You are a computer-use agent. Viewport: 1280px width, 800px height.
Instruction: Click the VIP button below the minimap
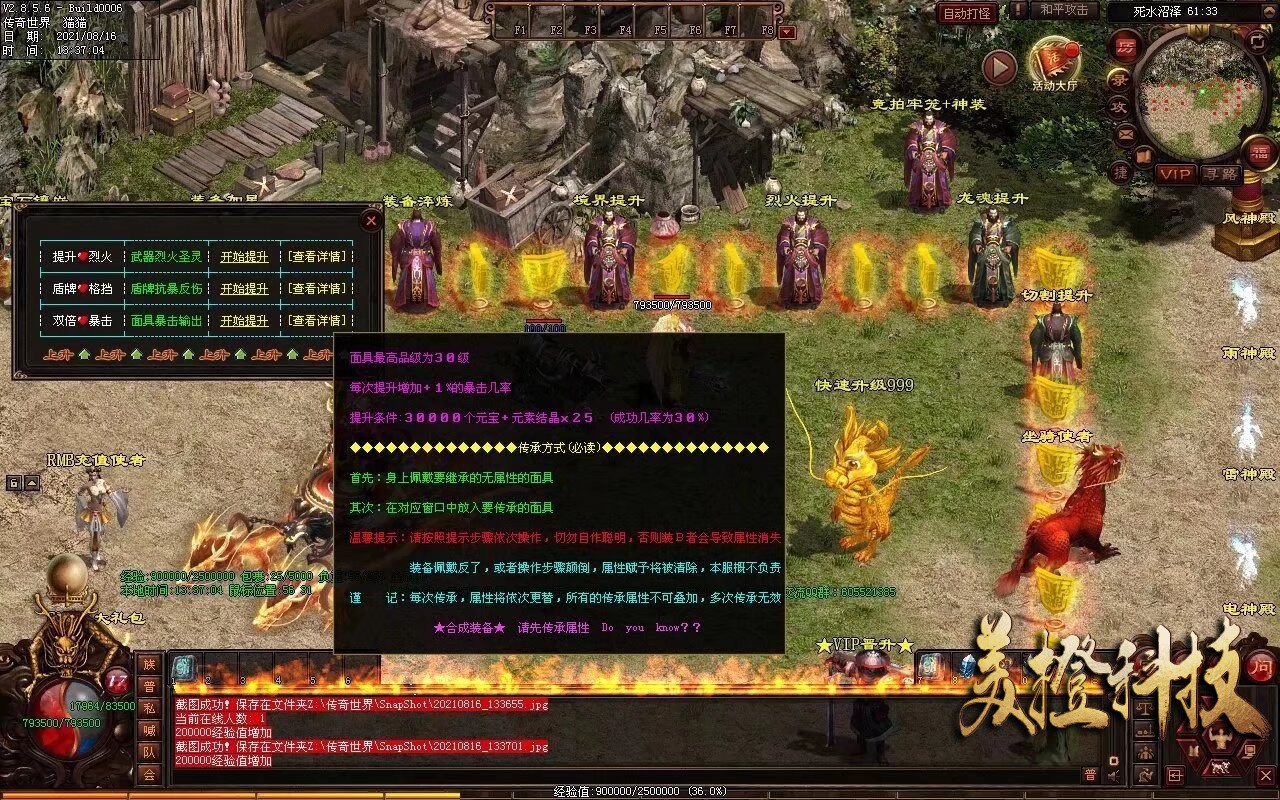click(1174, 173)
